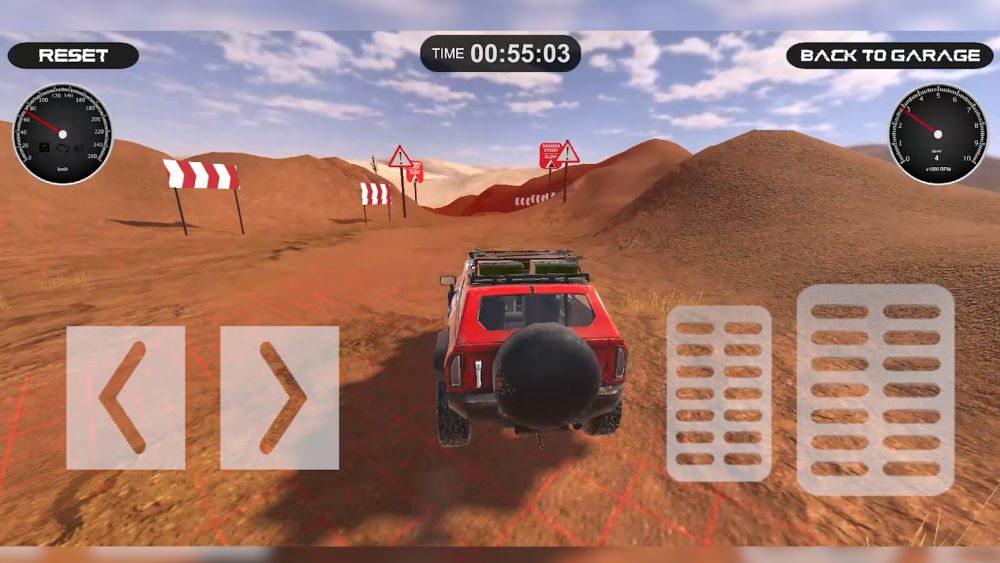Steer right with the right arrow
This screenshot has height=563, width=1000.
(280, 398)
